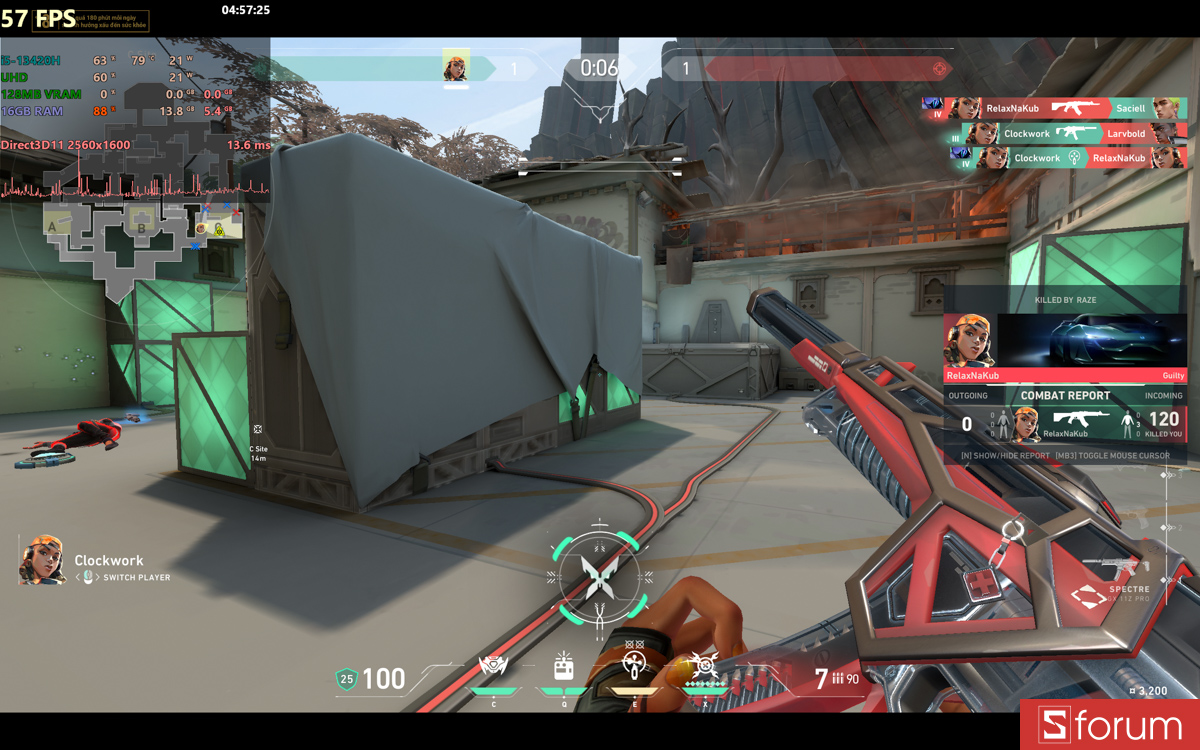Select Raze's Boom Bot ability icon
1200x750 pixels.
pos(494,666)
